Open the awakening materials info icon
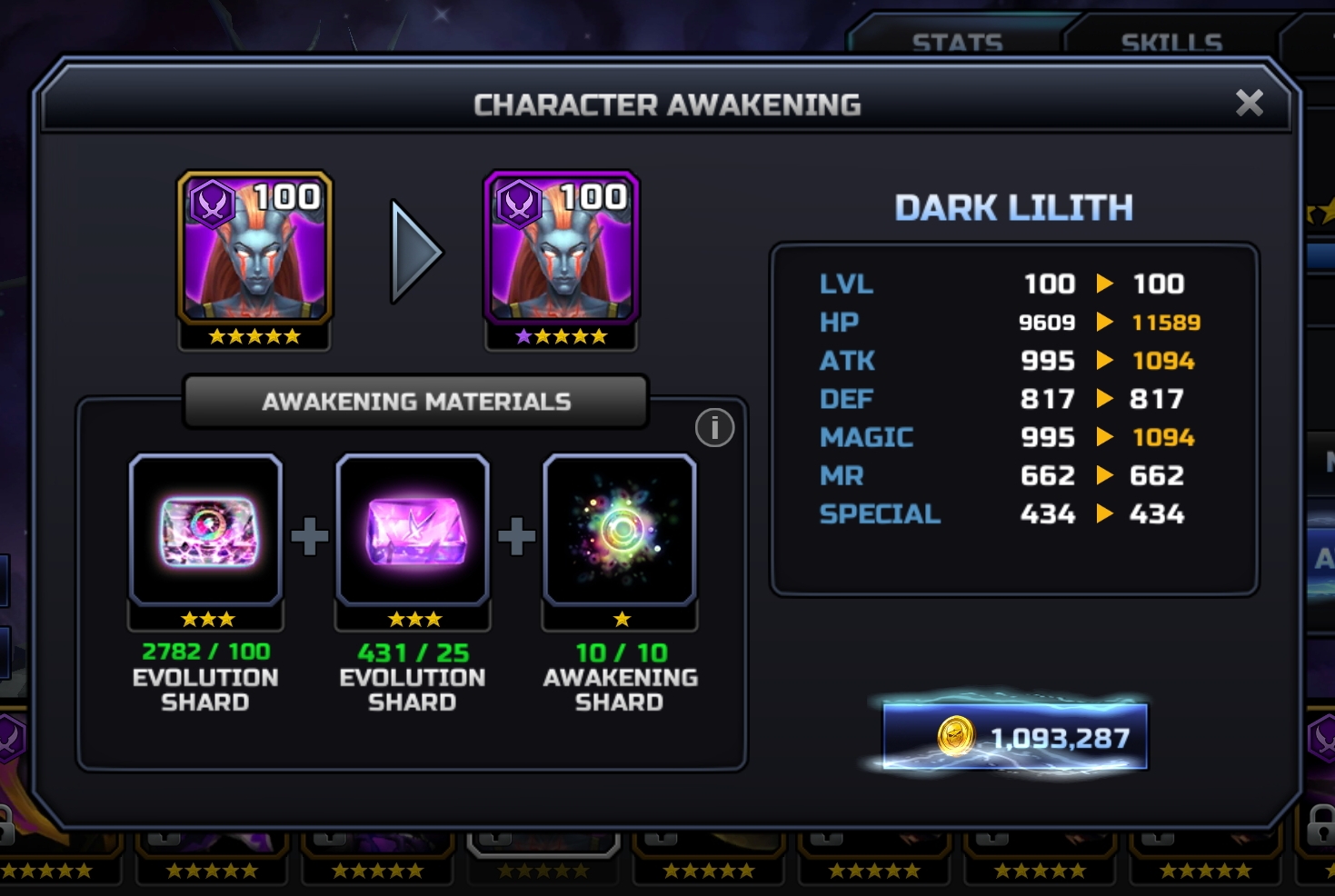The height and width of the screenshot is (896, 1335). point(714,427)
